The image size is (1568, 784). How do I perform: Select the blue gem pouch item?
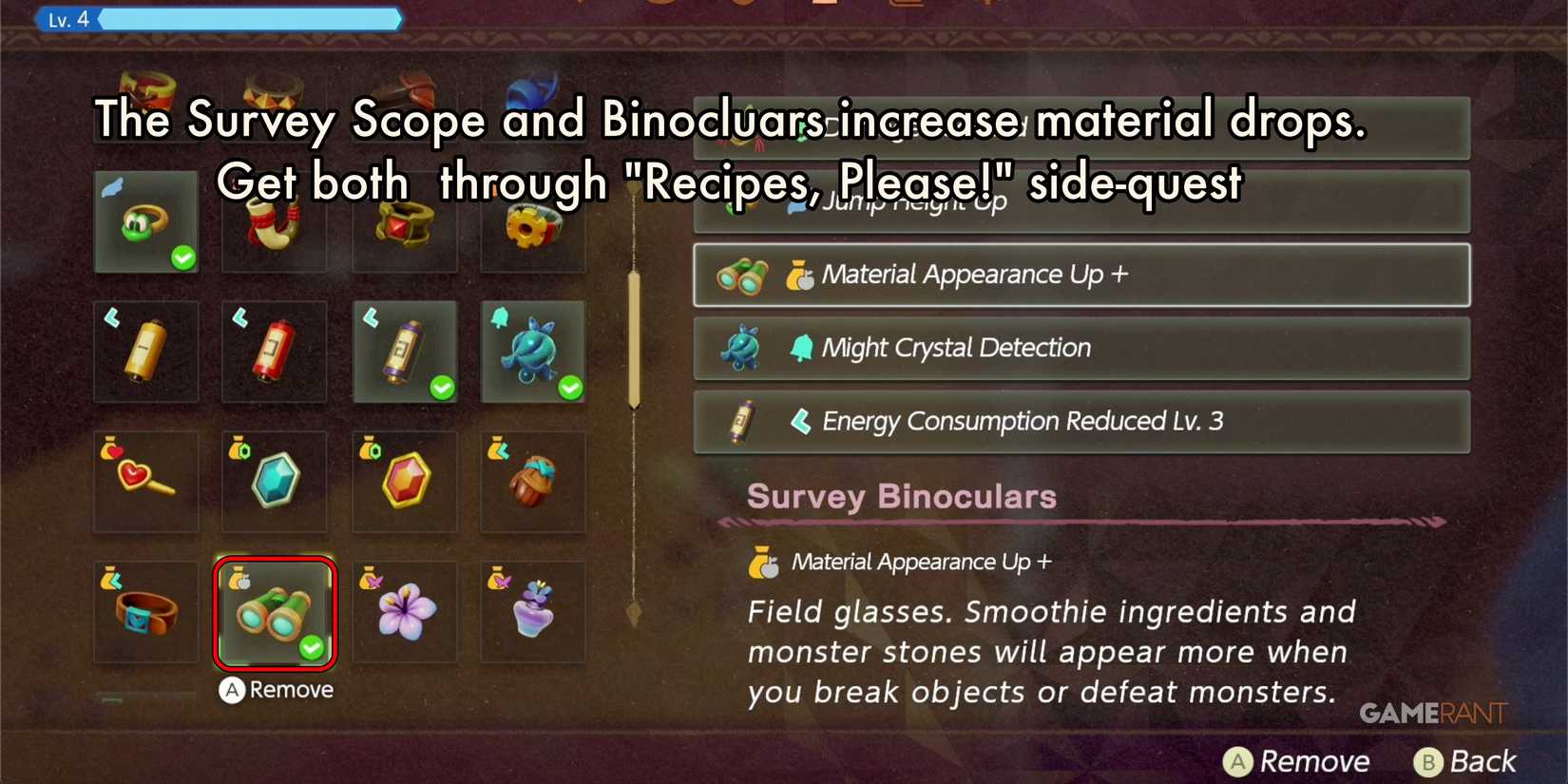pos(274,482)
